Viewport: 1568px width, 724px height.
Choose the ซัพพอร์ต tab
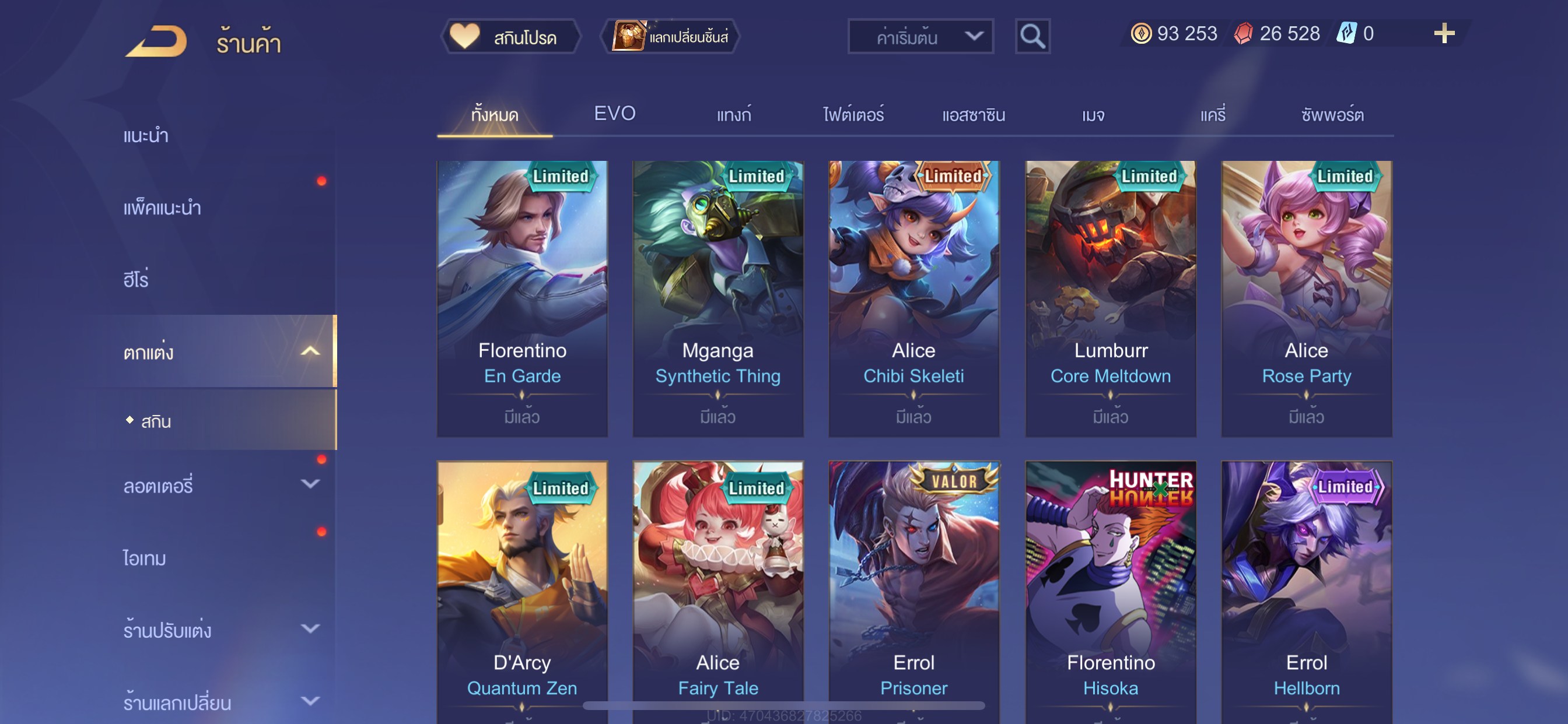pyautogui.click(x=1332, y=114)
